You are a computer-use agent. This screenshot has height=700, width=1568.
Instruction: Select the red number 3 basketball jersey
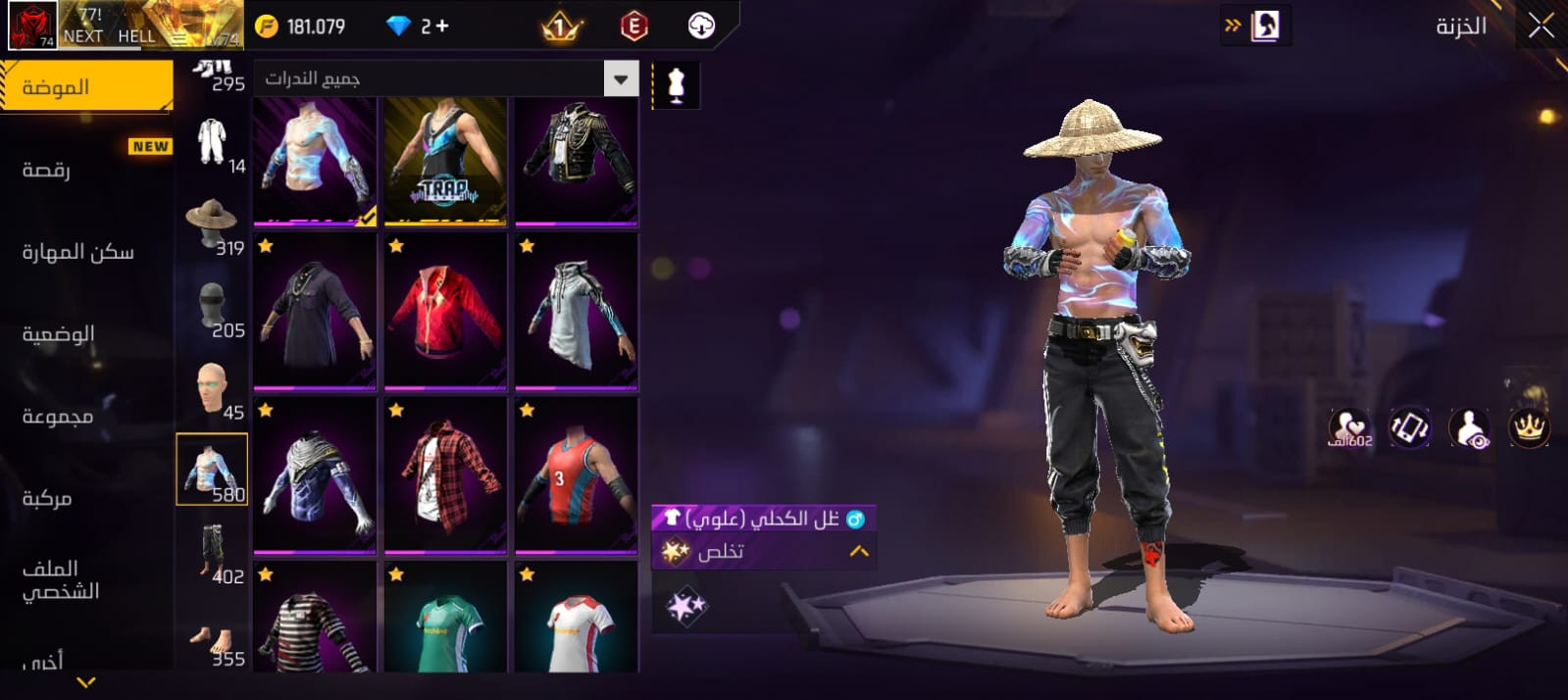point(576,475)
